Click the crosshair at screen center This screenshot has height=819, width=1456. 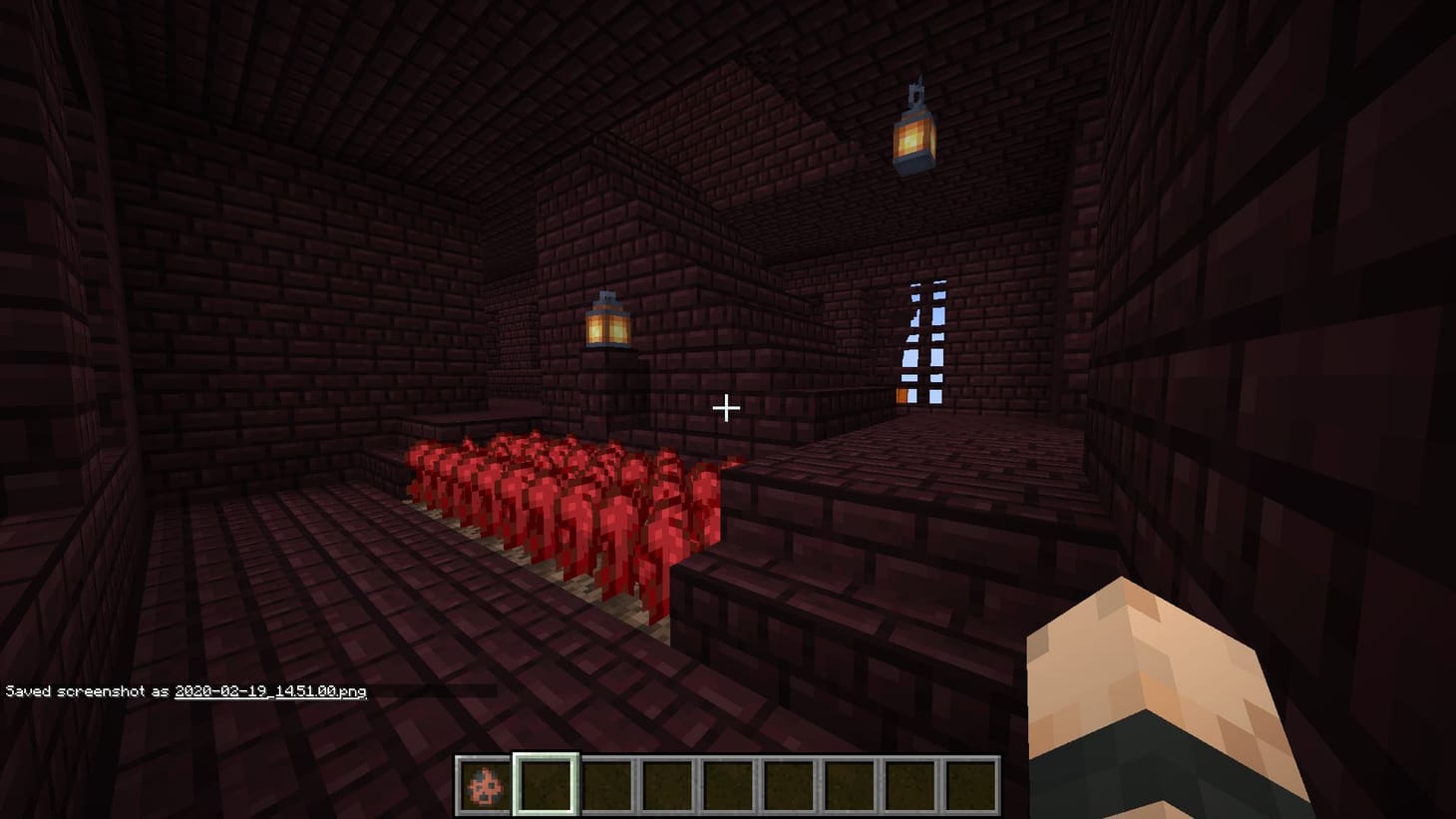click(727, 408)
